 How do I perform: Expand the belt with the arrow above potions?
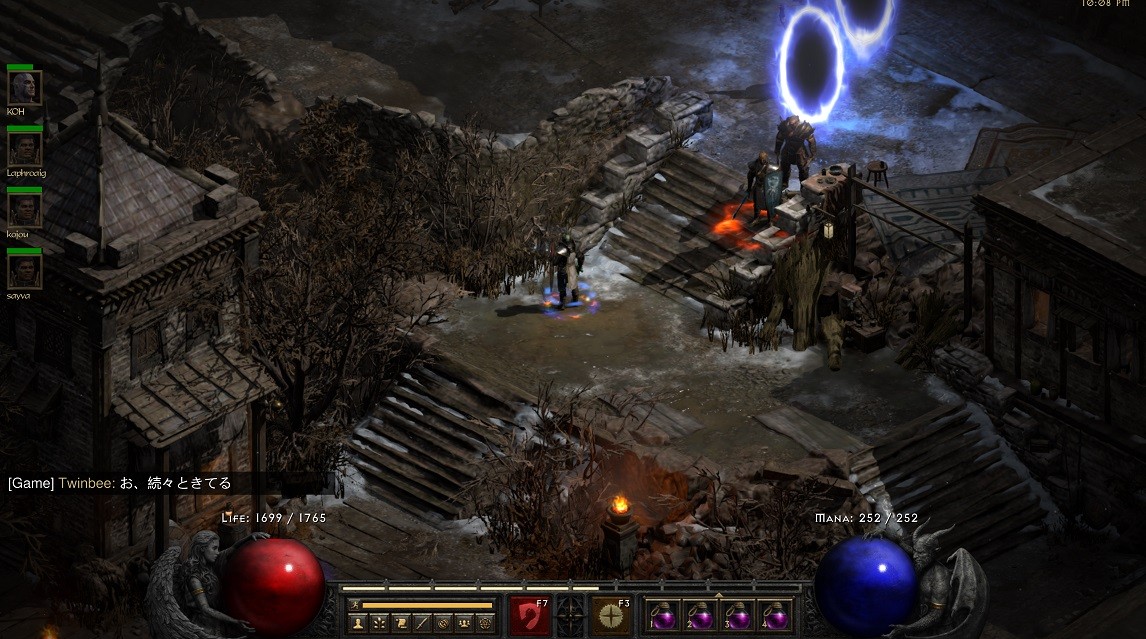[719, 596]
